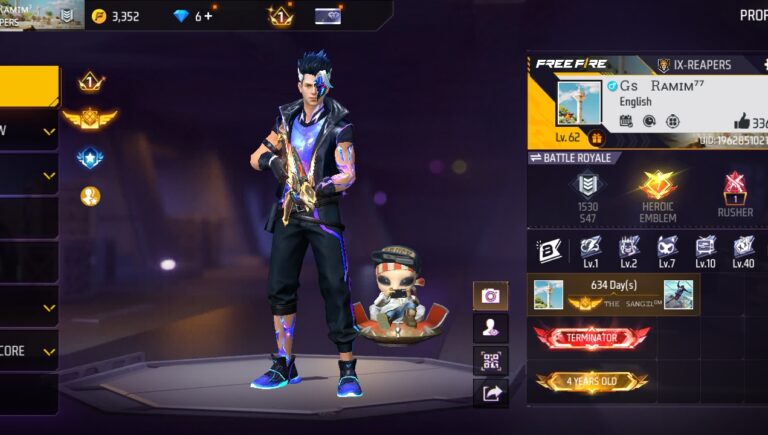Switch the Battle Royale mode selector
Viewport: 768px width, 435px height.
[x=575, y=158]
